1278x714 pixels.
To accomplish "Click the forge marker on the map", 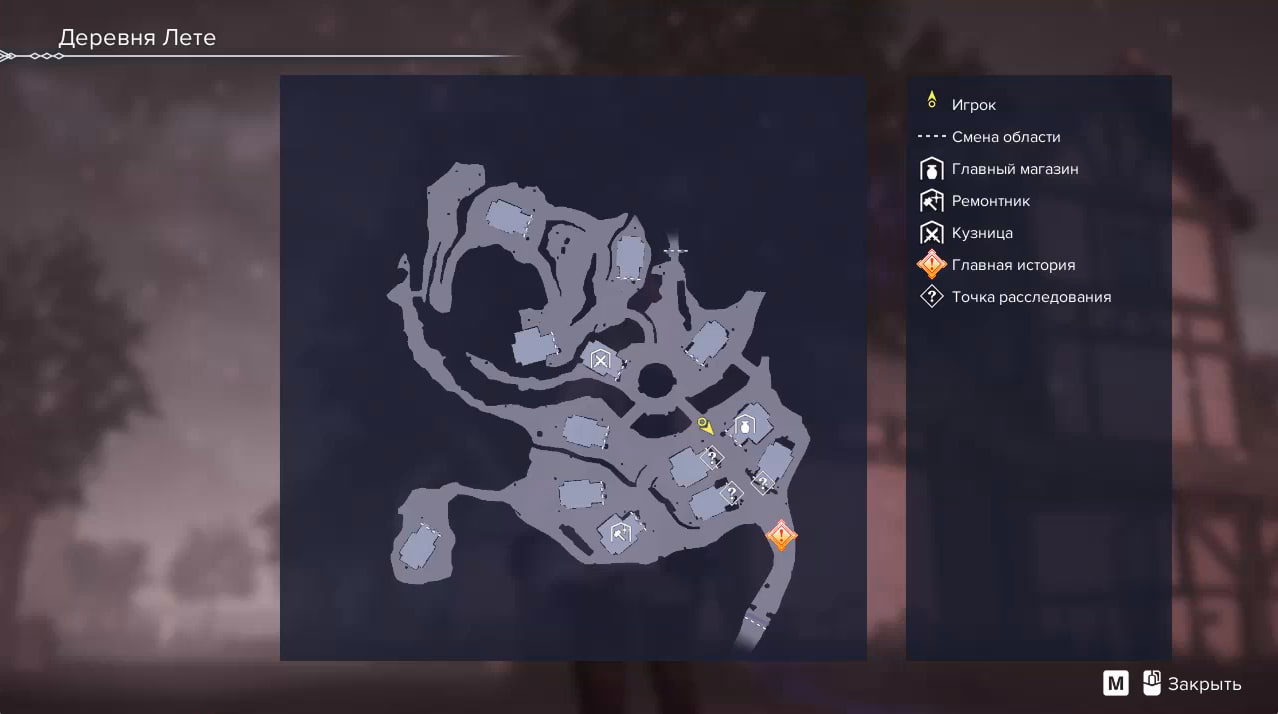I will point(600,359).
